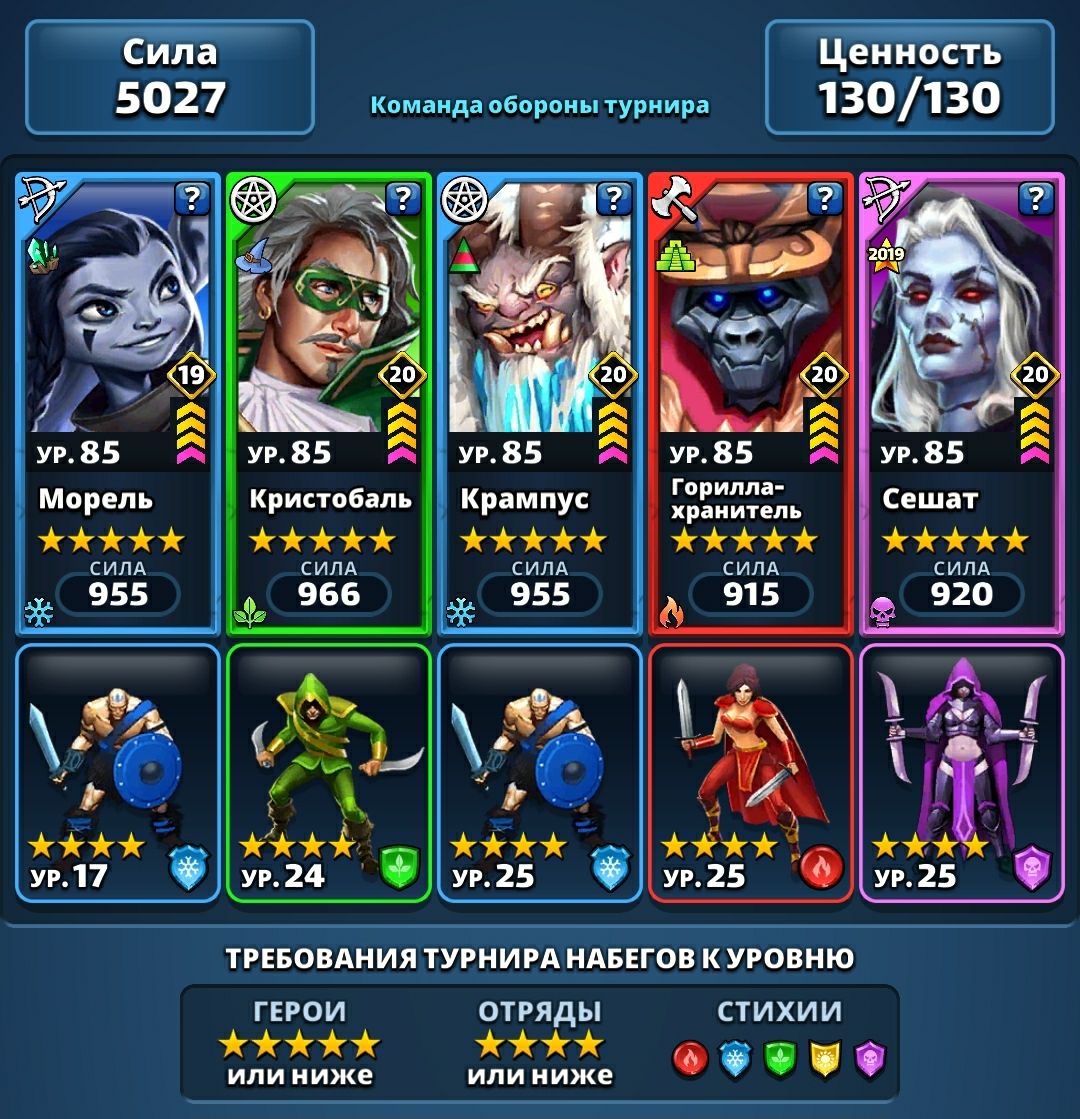Viewport: 1080px width, 1119px height.
Task: Choose the Кристобаль hero card
Action: (329, 400)
